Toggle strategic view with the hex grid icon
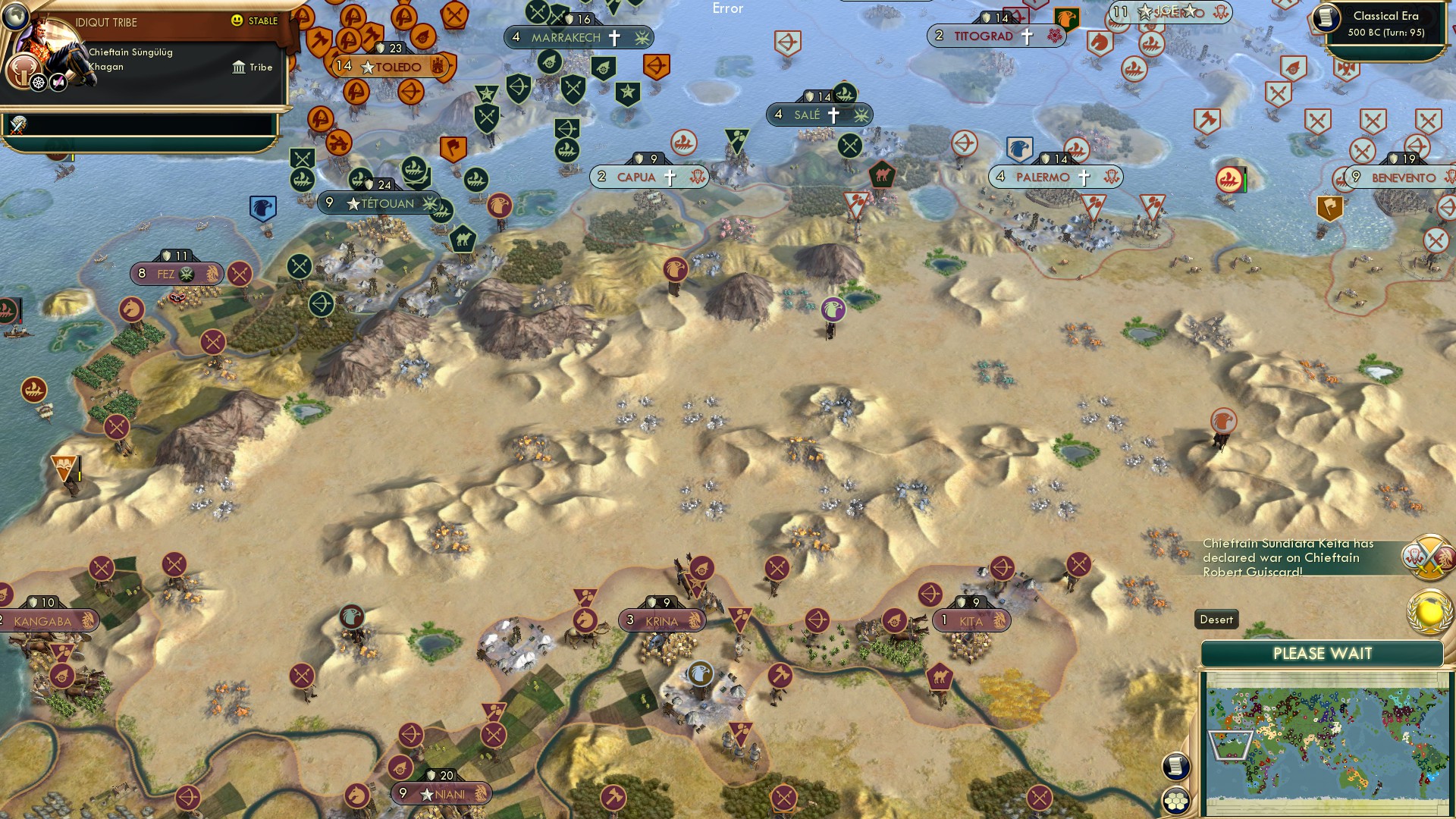The height and width of the screenshot is (819, 1456). tap(1176, 802)
